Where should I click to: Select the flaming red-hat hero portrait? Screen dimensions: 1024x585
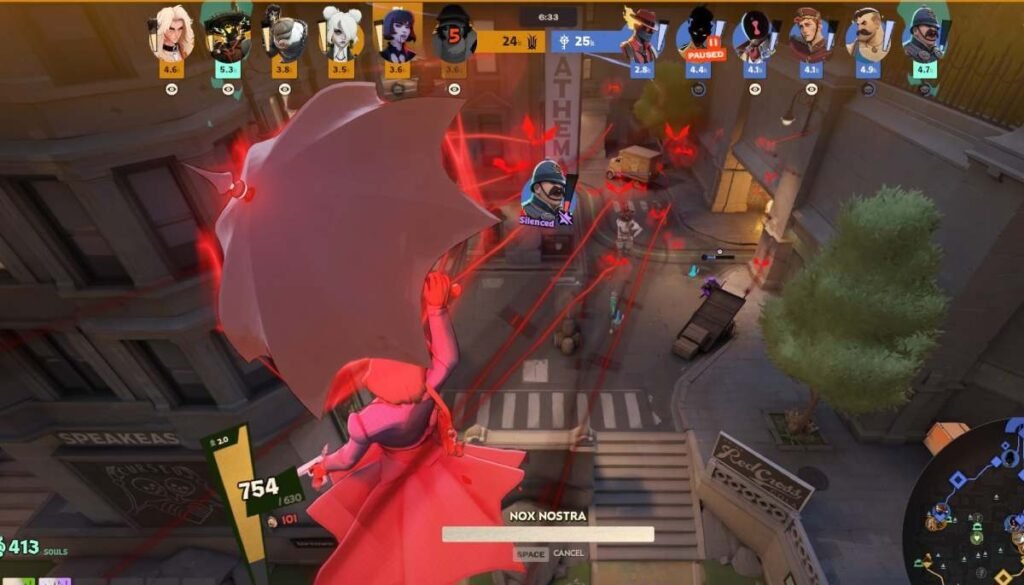641,36
